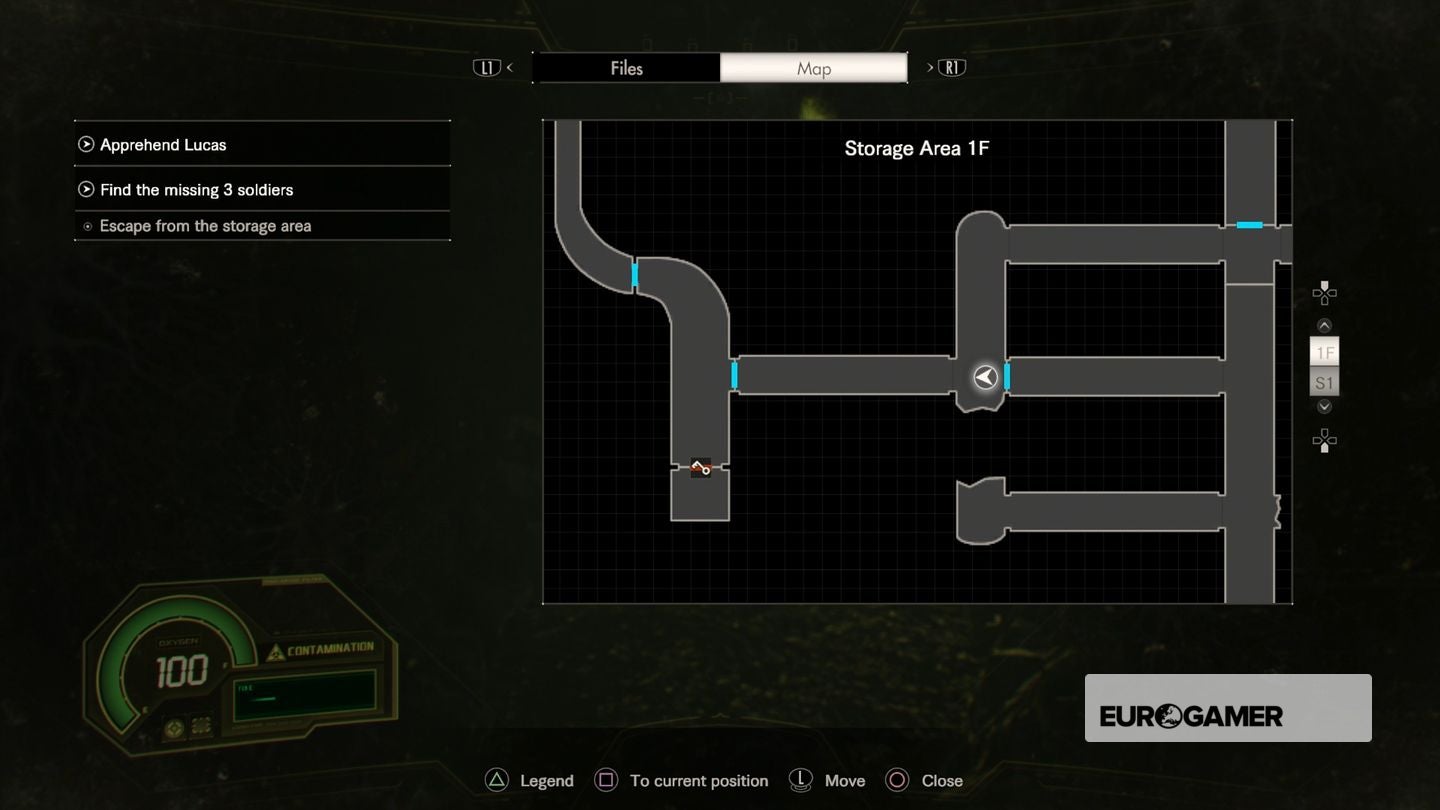Expand floor list upward with the up chevron
Screen dimensions: 1440x810
point(1324,325)
